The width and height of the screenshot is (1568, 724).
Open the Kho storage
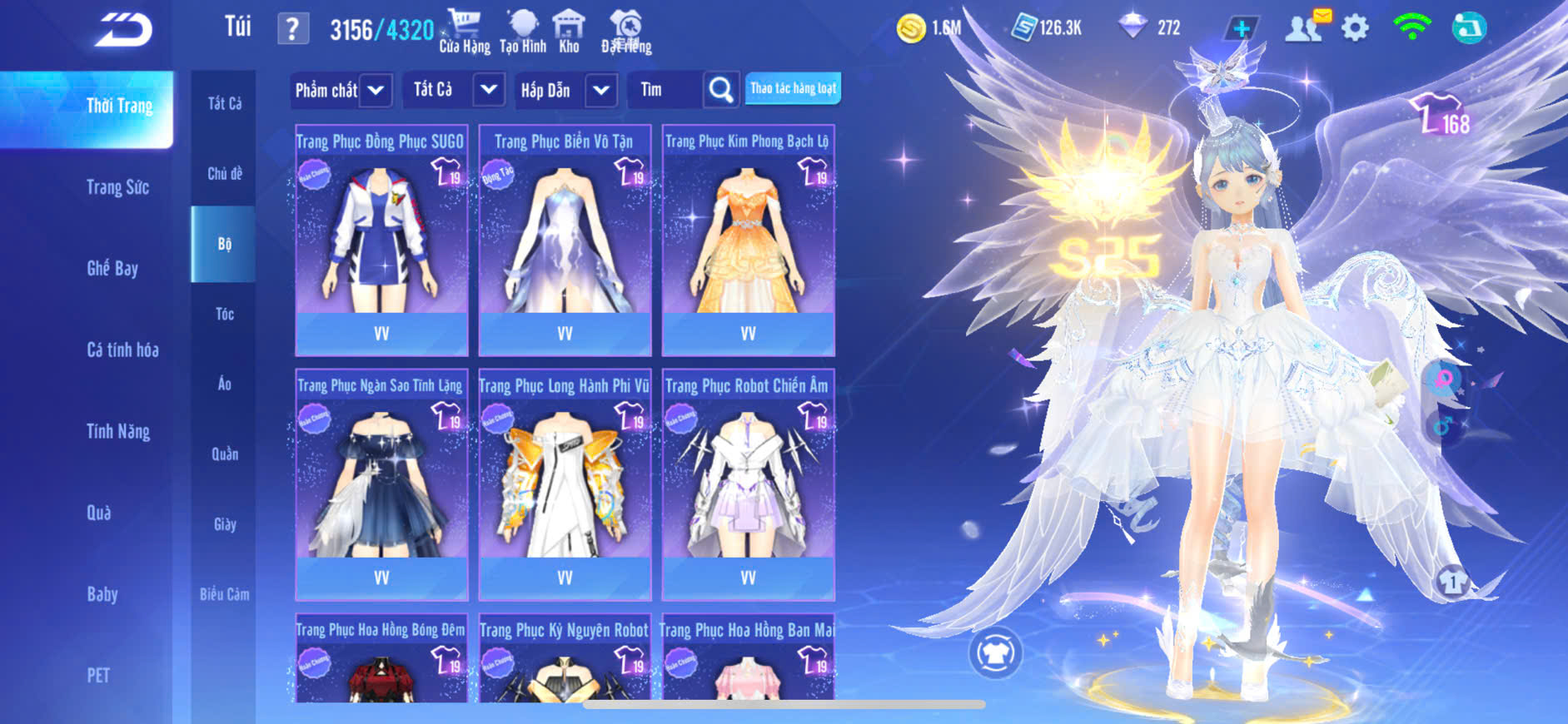570,31
